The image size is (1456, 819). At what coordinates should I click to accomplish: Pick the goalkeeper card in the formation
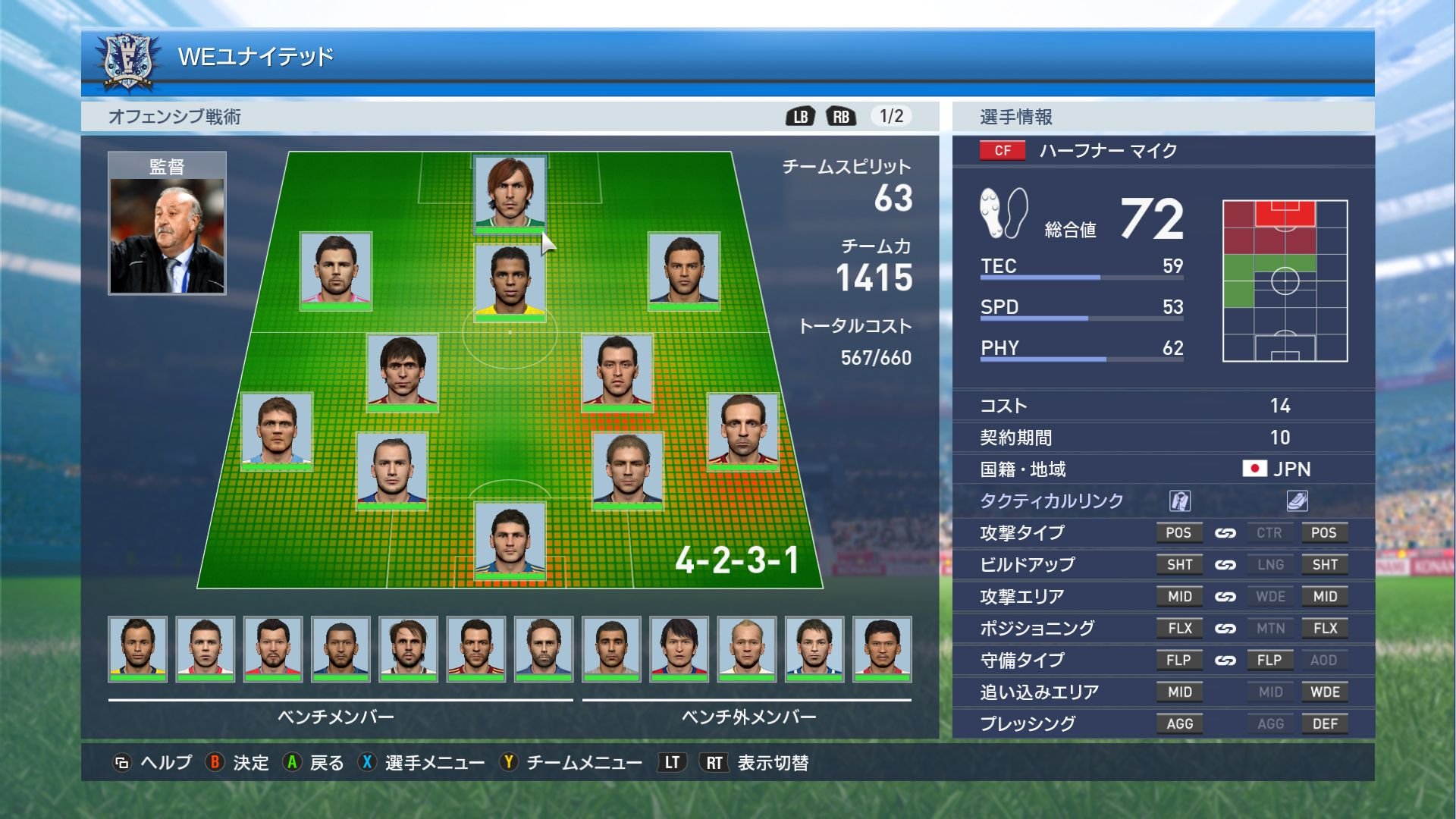510,541
